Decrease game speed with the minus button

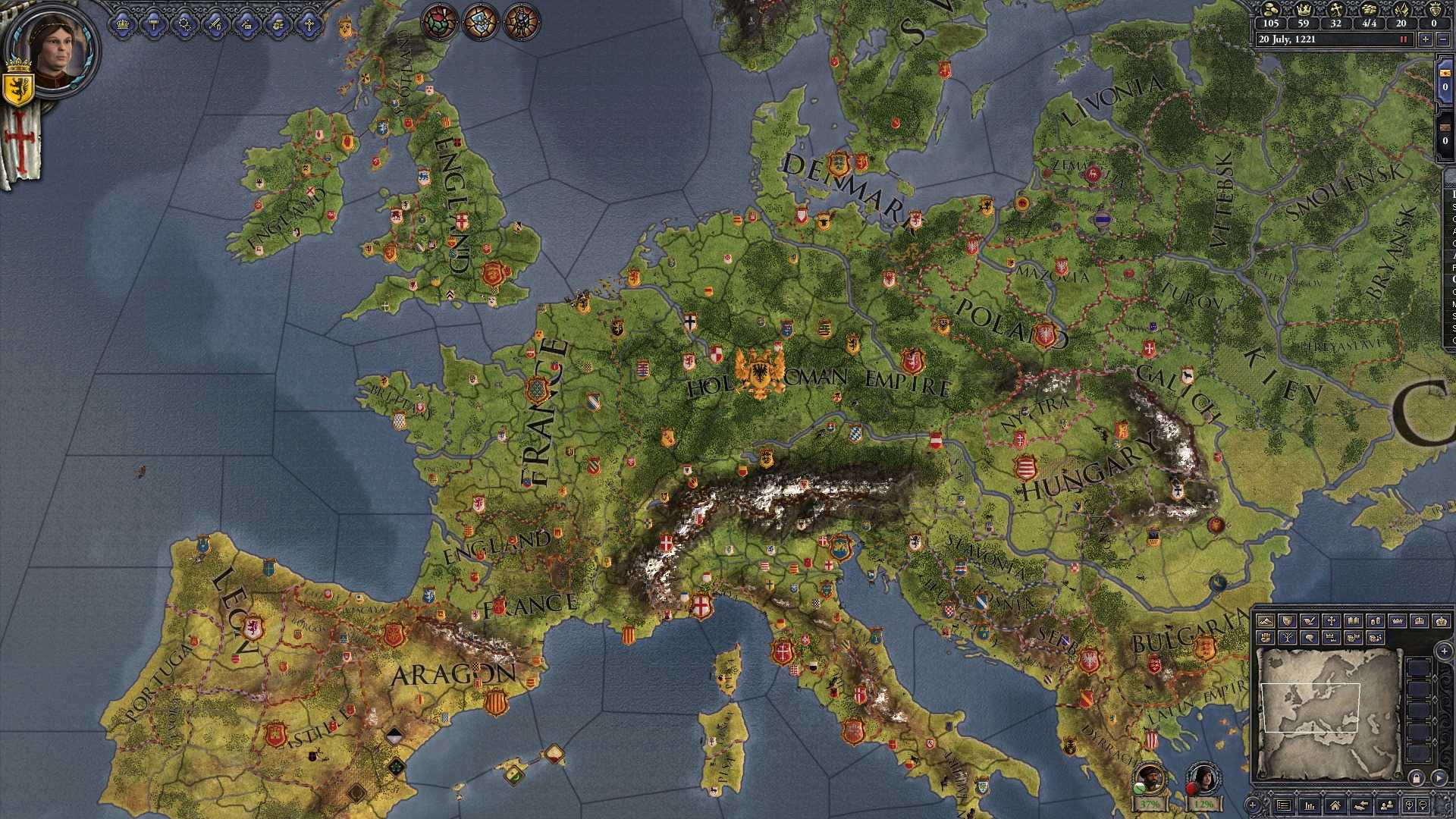click(1443, 39)
